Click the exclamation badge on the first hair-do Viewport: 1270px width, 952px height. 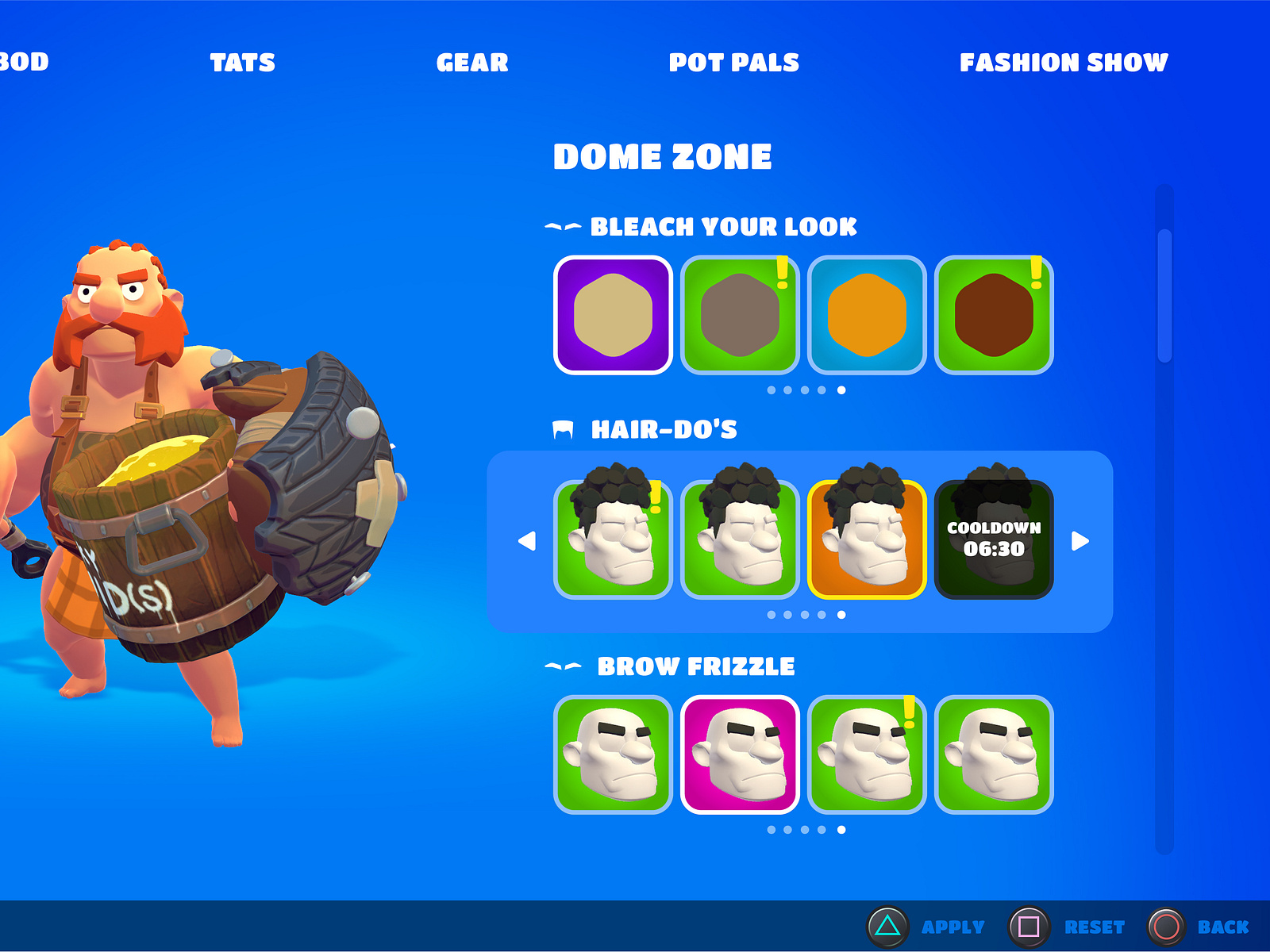(x=655, y=498)
